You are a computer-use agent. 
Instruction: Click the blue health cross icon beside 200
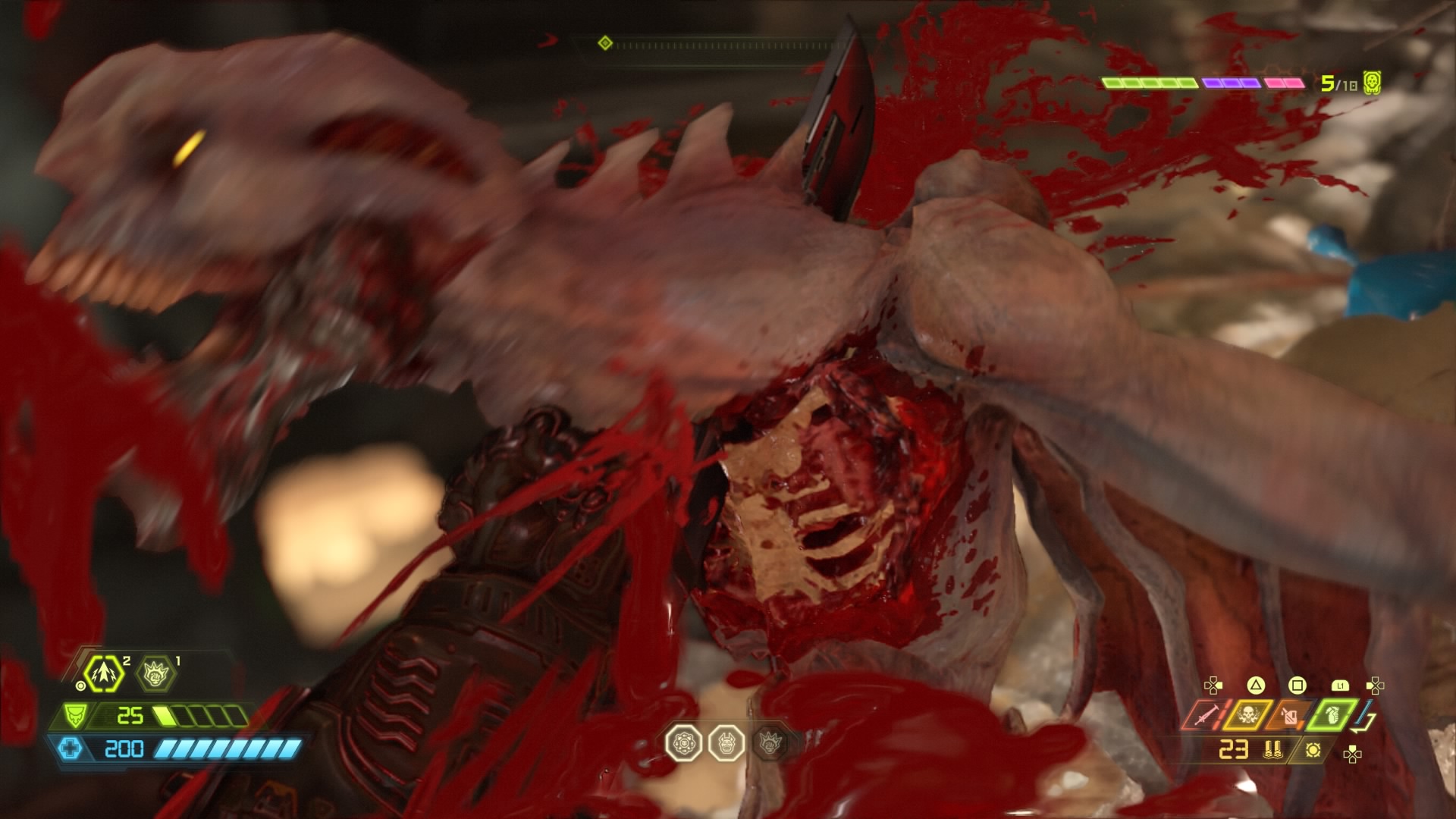pyautogui.click(x=71, y=749)
